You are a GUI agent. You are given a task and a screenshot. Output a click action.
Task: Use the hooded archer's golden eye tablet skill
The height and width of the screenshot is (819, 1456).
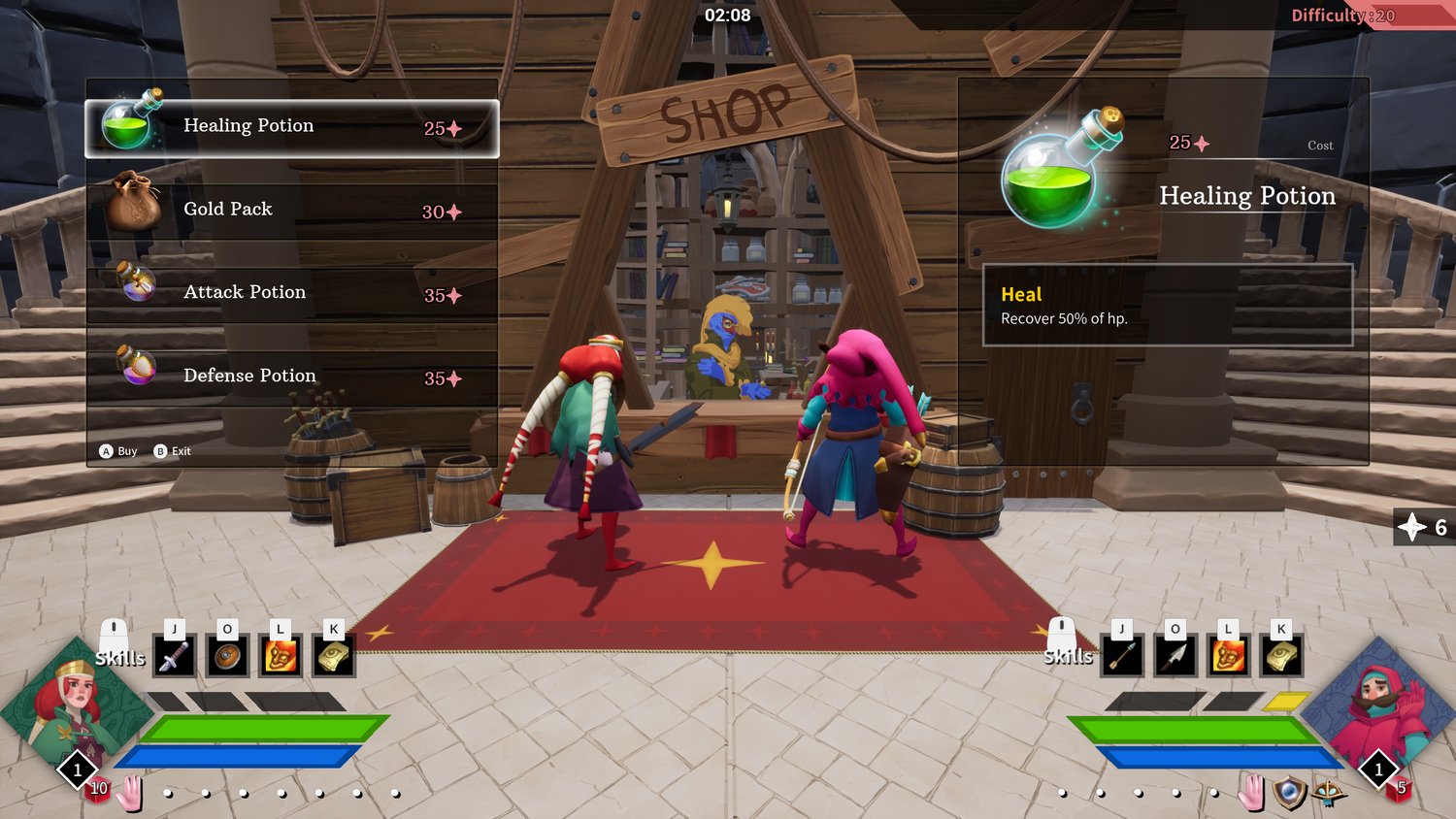(x=1281, y=657)
